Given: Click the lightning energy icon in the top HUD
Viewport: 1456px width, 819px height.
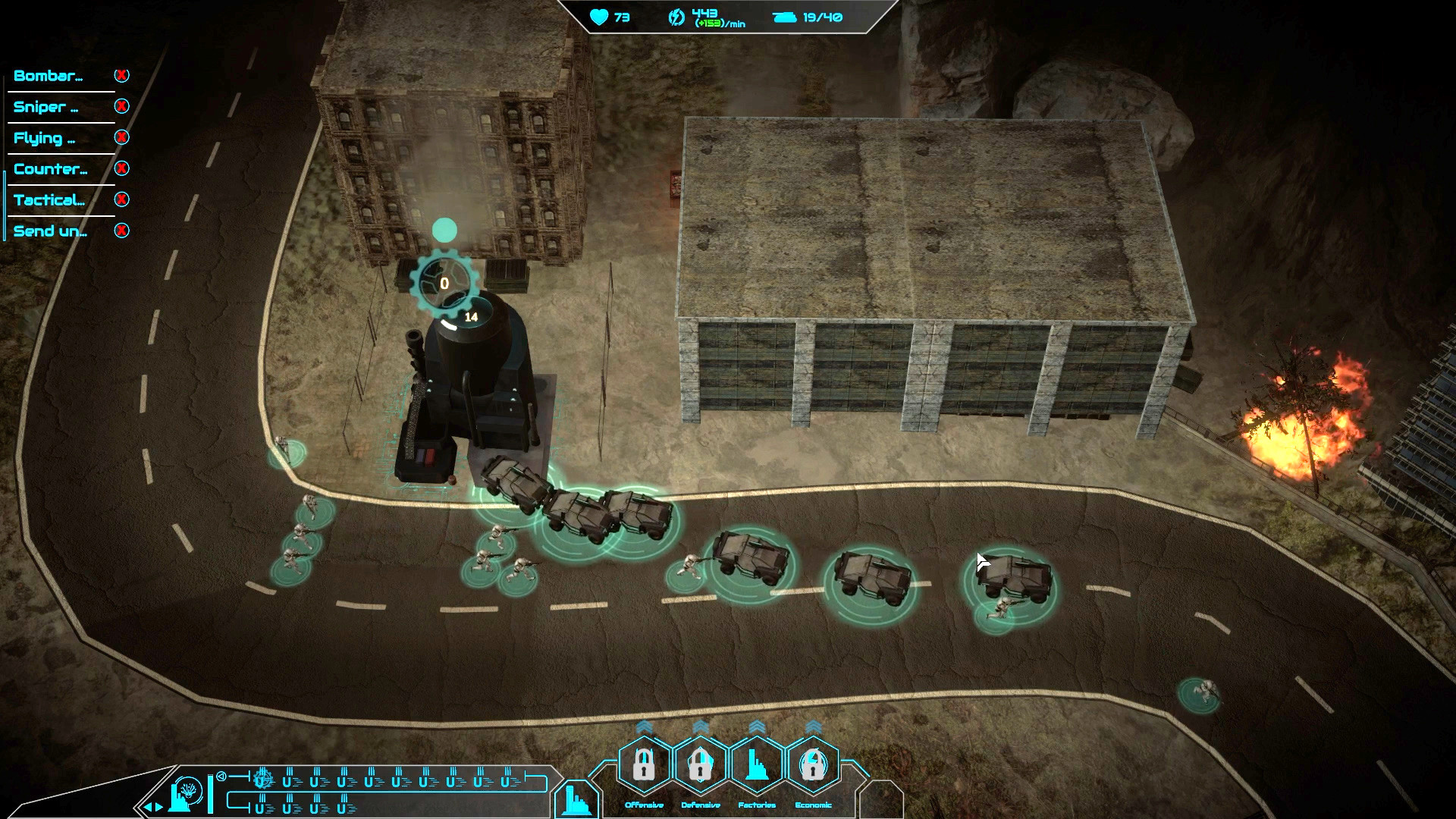Looking at the screenshot, I should pos(675,16).
